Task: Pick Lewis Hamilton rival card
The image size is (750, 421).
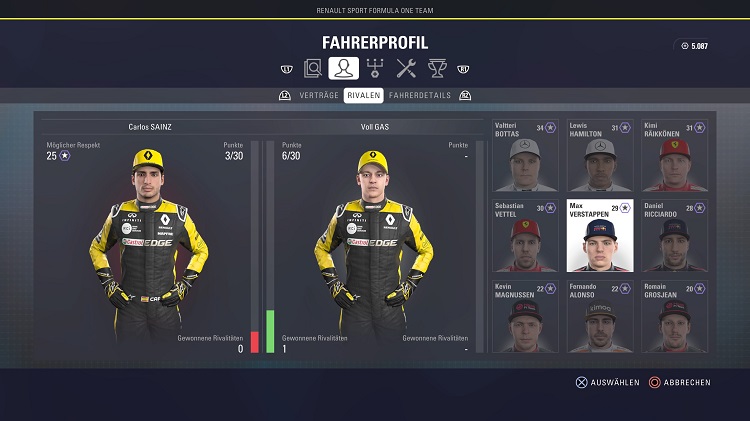Action: pos(600,156)
